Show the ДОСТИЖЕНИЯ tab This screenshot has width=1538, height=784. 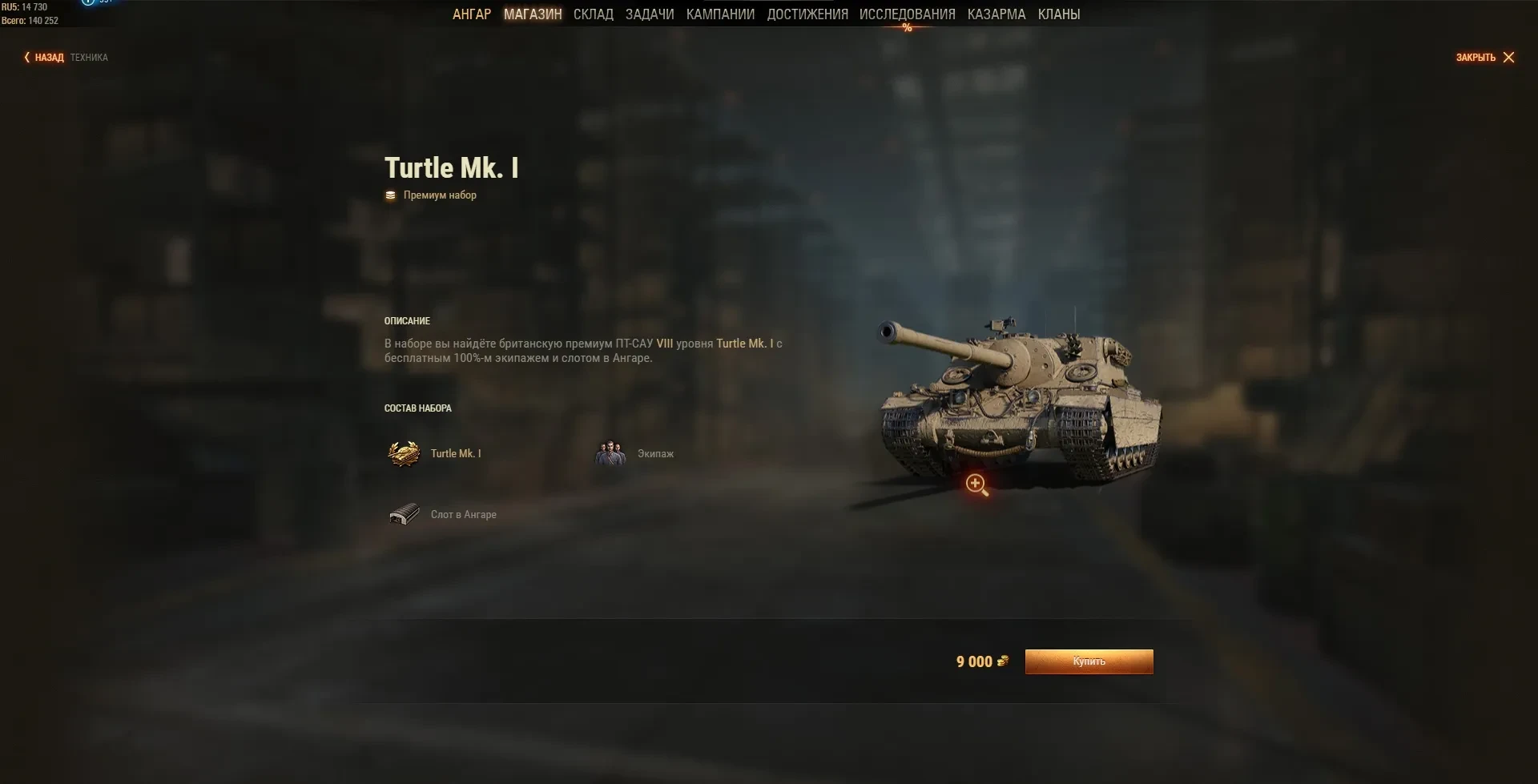coord(807,14)
